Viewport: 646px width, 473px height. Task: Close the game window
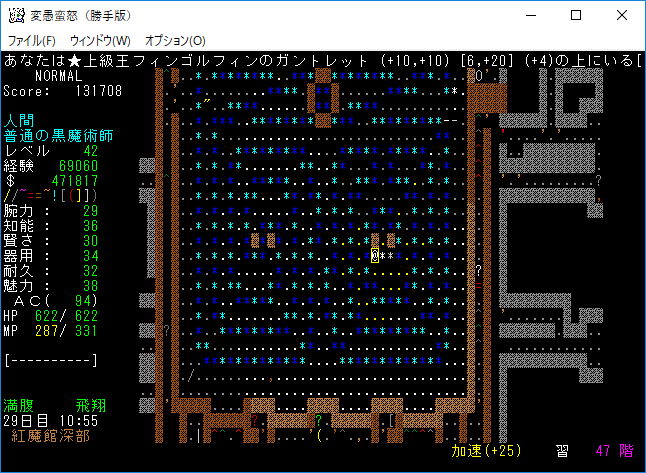pos(622,16)
